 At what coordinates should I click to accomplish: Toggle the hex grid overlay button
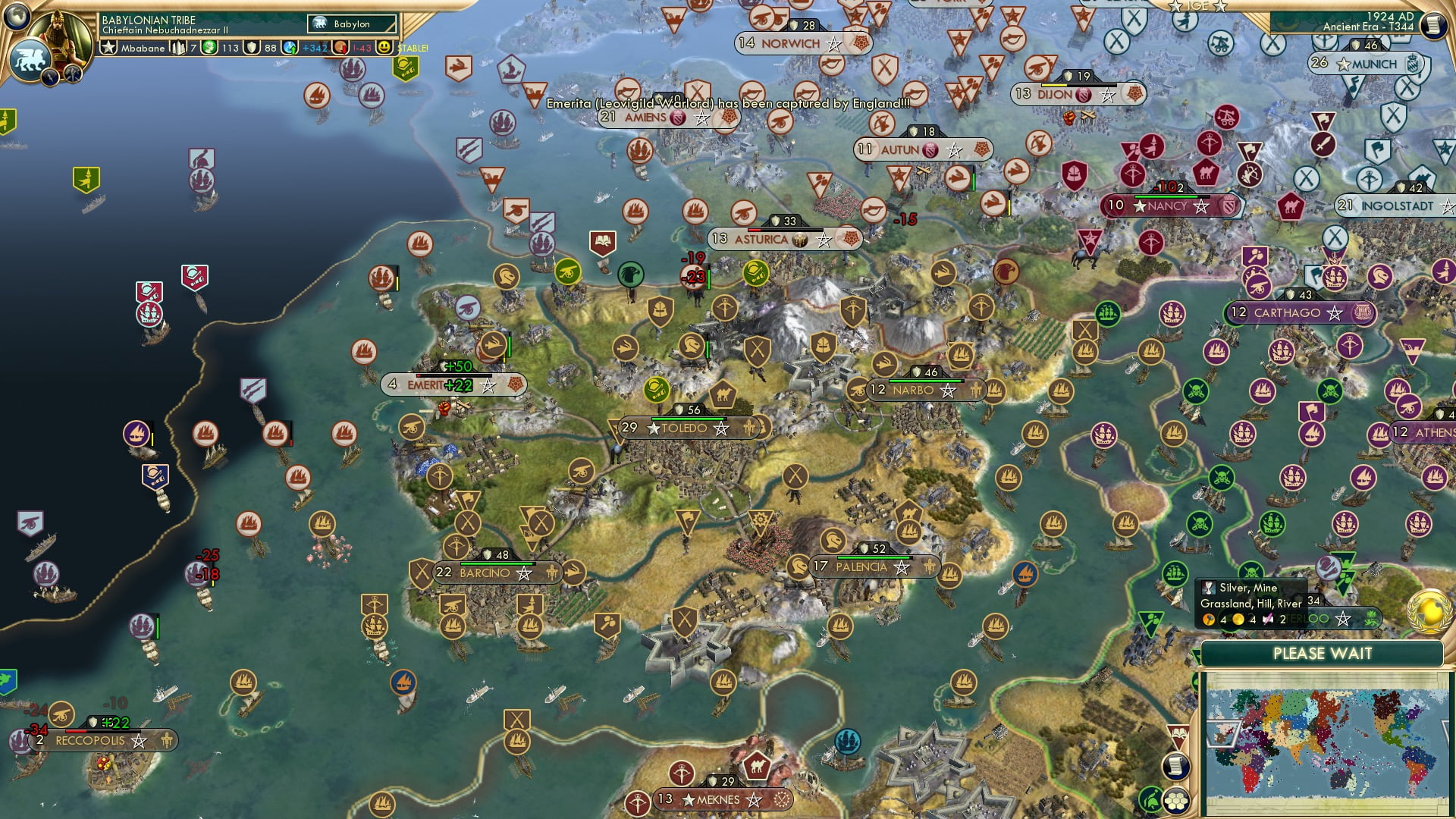click(1177, 801)
